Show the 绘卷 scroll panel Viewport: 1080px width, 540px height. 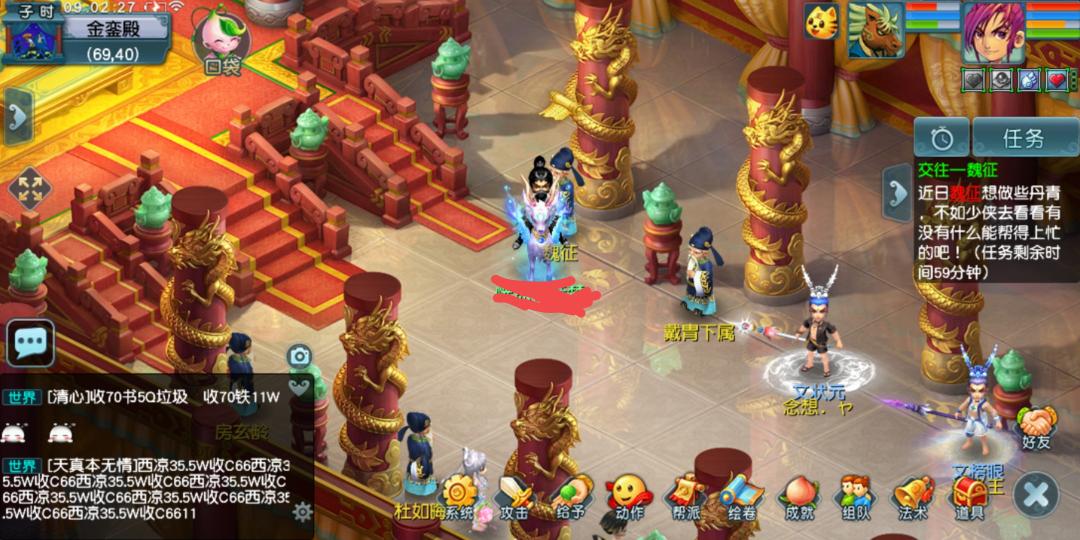click(742, 496)
